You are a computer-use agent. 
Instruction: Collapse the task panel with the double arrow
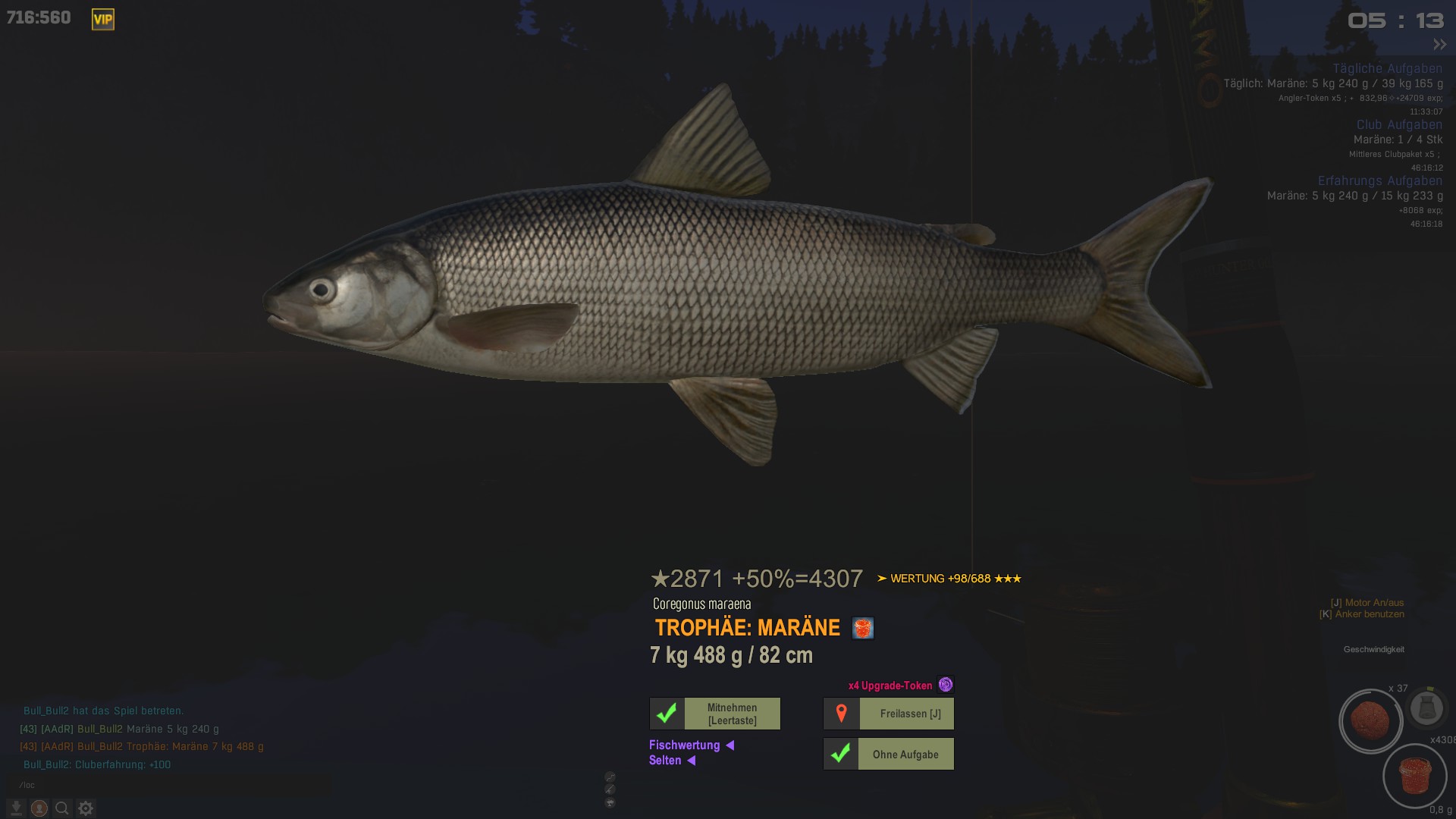click(1439, 45)
